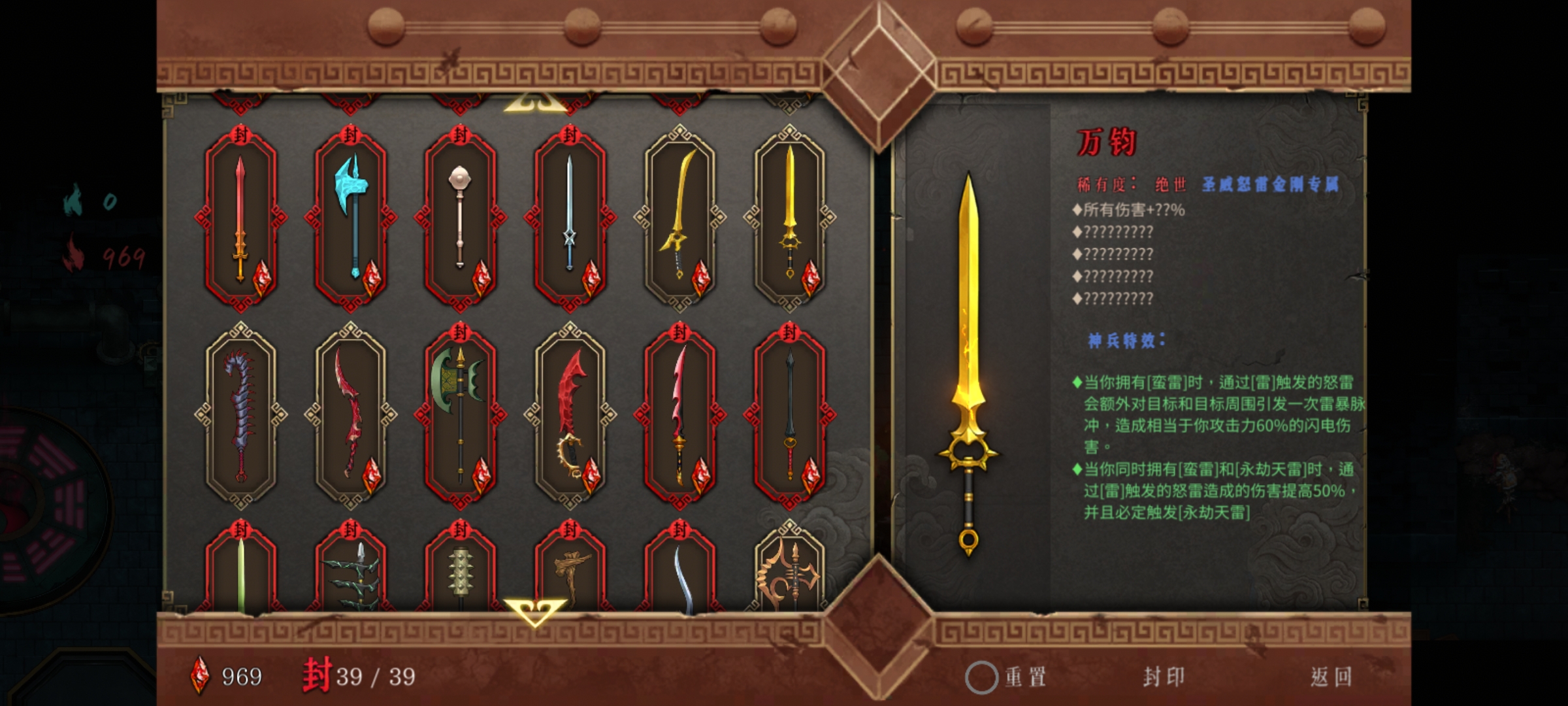The height and width of the screenshot is (706, 1568).
Task: Go back with the 返回 button
Action: pos(1331,677)
